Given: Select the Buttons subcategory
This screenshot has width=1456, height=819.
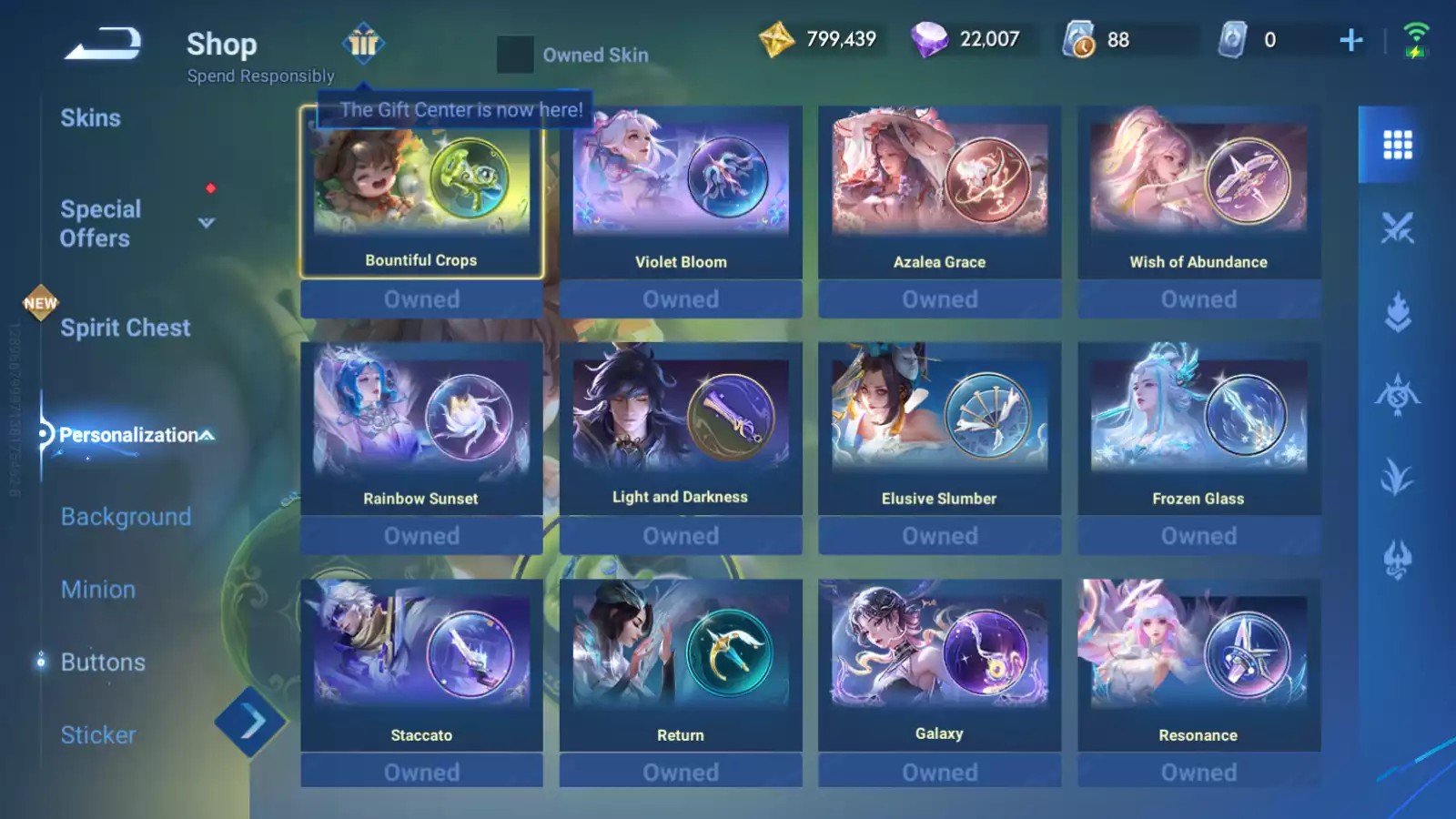Looking at the screenshot, I should 103,662.
